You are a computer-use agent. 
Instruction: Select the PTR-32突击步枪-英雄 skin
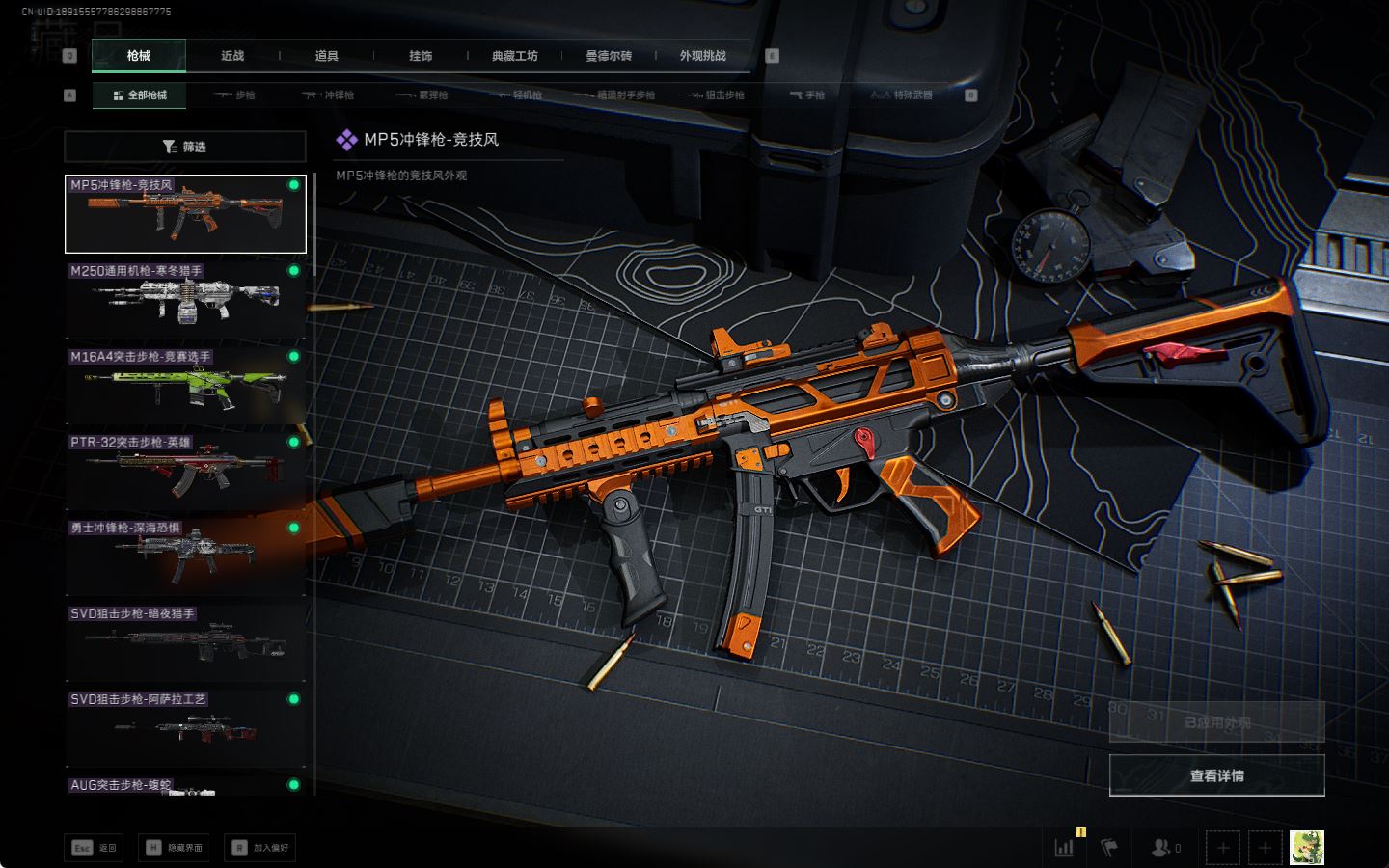coord(185,472)
